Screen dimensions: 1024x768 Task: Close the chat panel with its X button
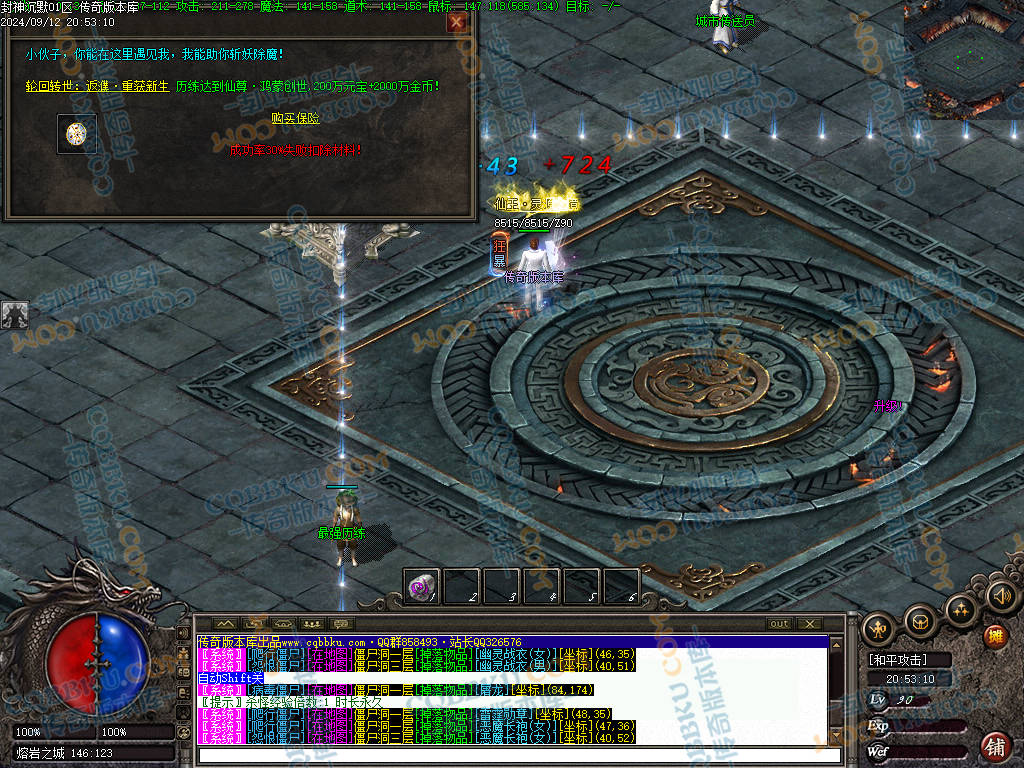[x=809, y=624]
